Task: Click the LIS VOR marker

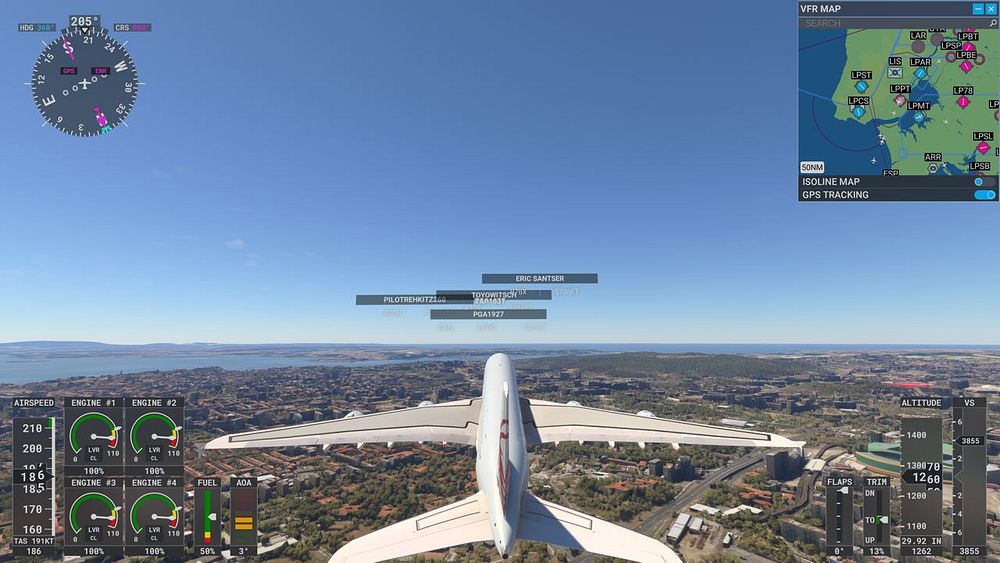Action: [x=895, y=73]
